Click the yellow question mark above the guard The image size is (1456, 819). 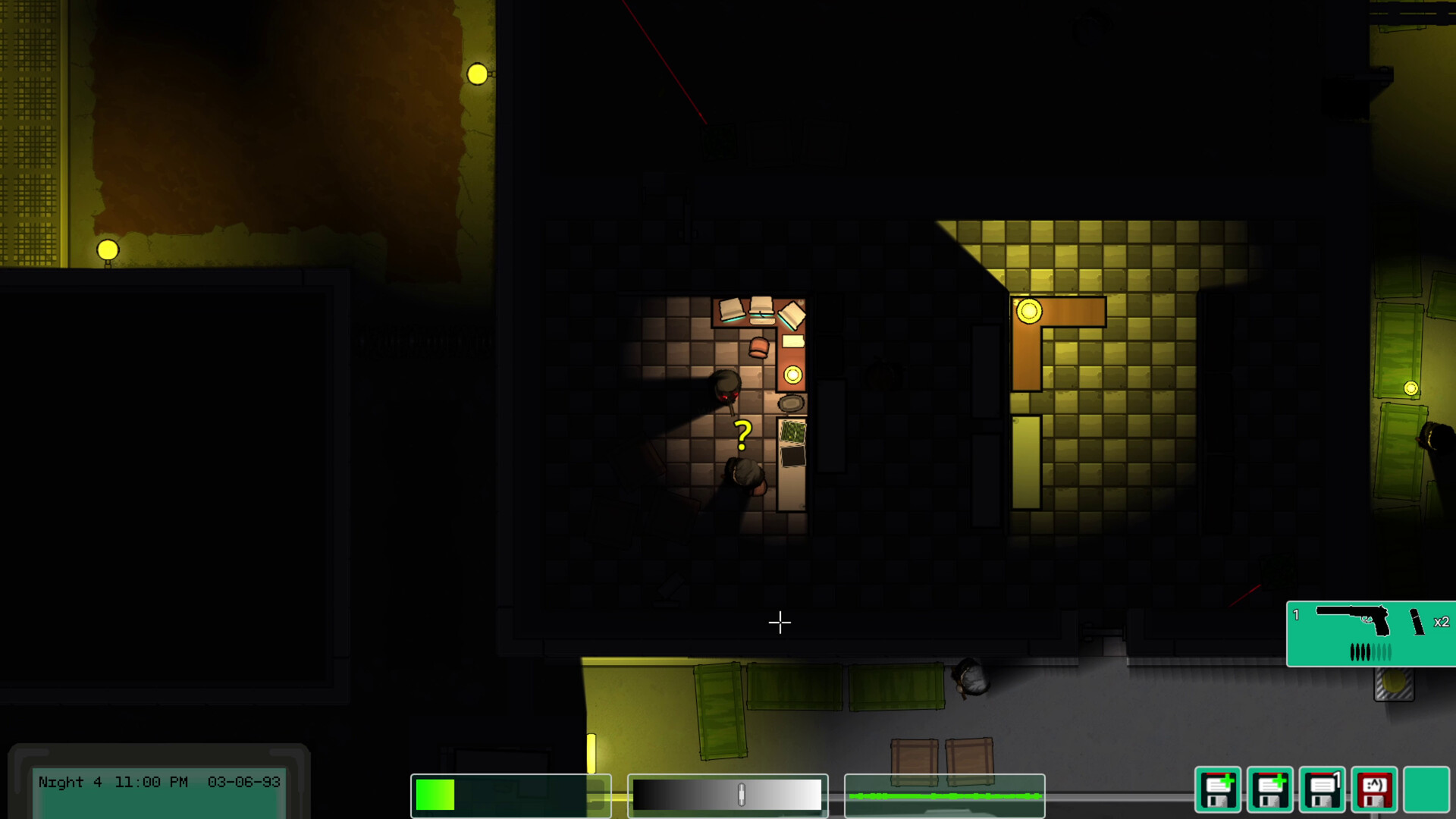(x=741, y=436)
